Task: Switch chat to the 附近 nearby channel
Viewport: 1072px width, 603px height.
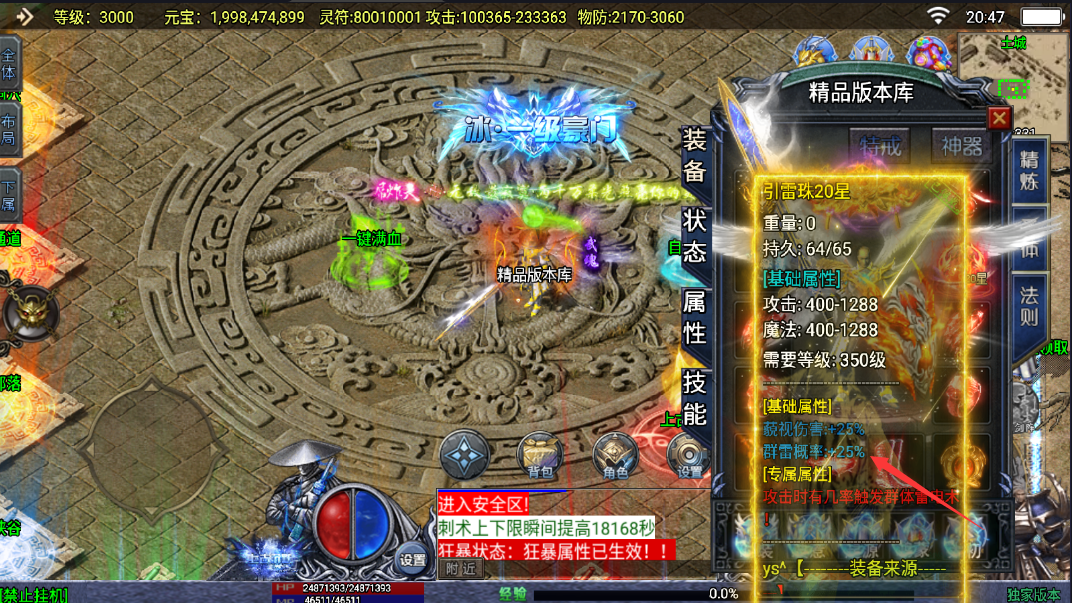Action: 460,568
